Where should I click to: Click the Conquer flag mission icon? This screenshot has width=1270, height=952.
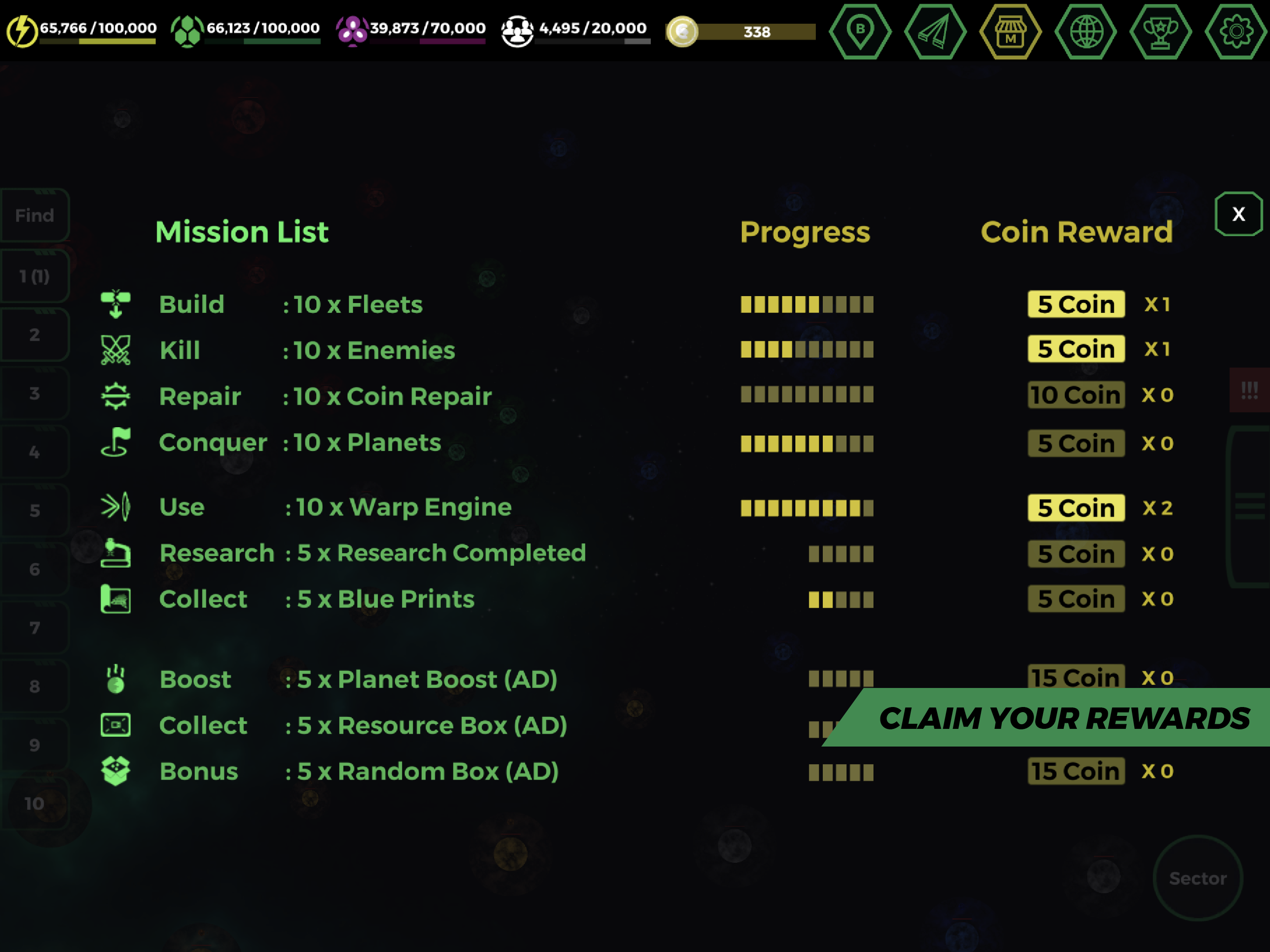[x=116, y=442]
